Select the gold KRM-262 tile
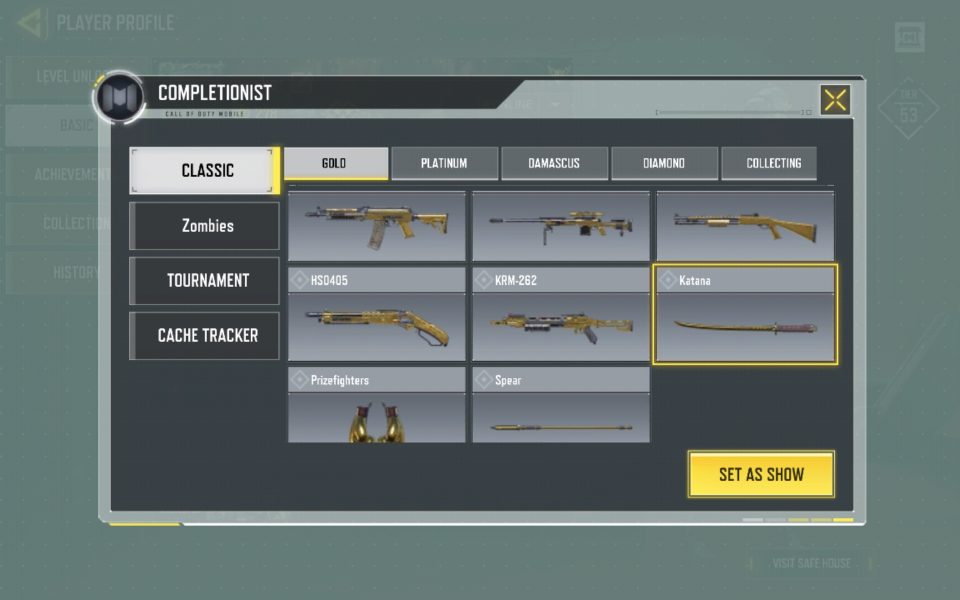 (561, 314)
